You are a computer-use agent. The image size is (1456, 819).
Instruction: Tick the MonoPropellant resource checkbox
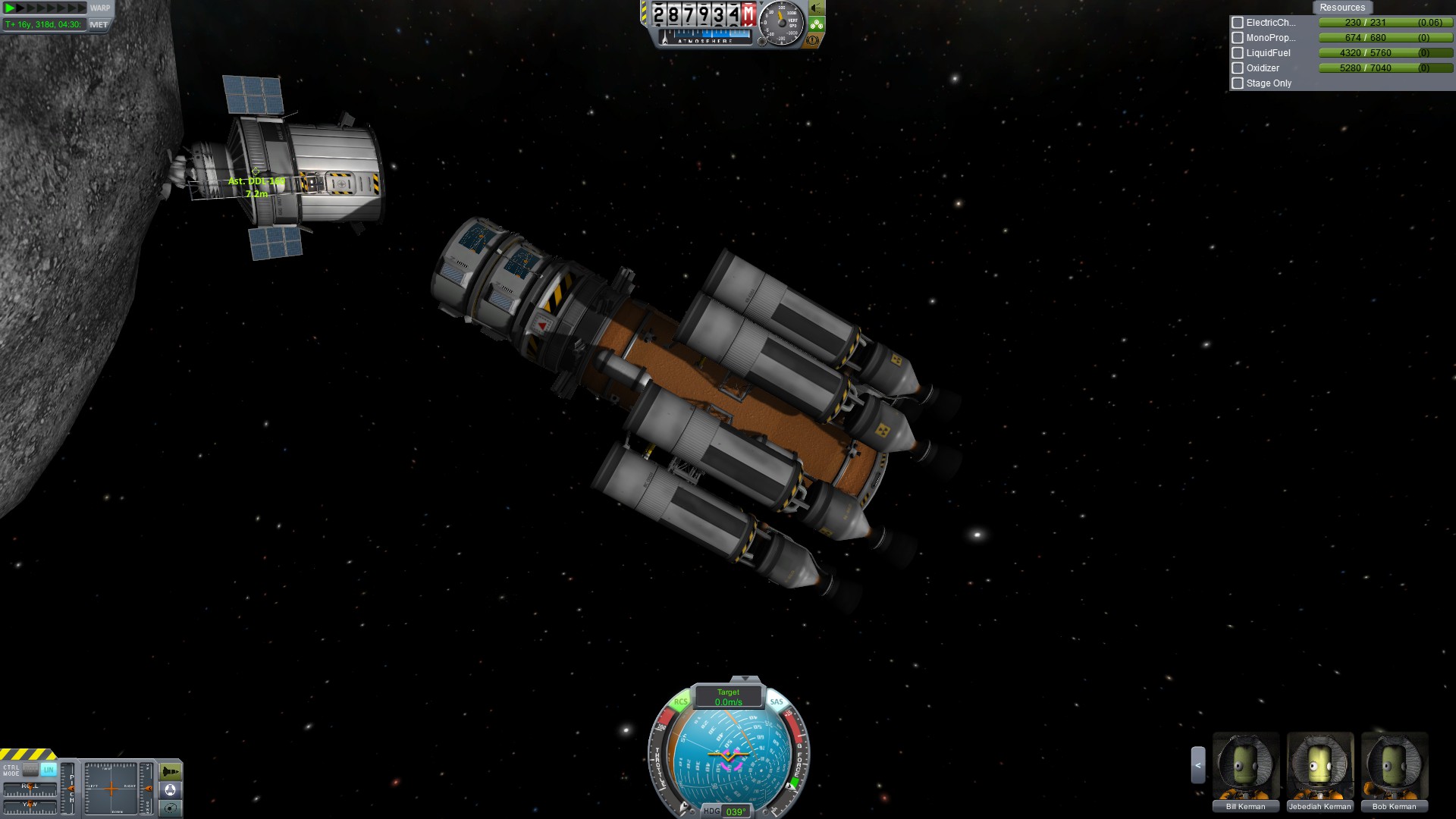click(x=1238, y=38)
